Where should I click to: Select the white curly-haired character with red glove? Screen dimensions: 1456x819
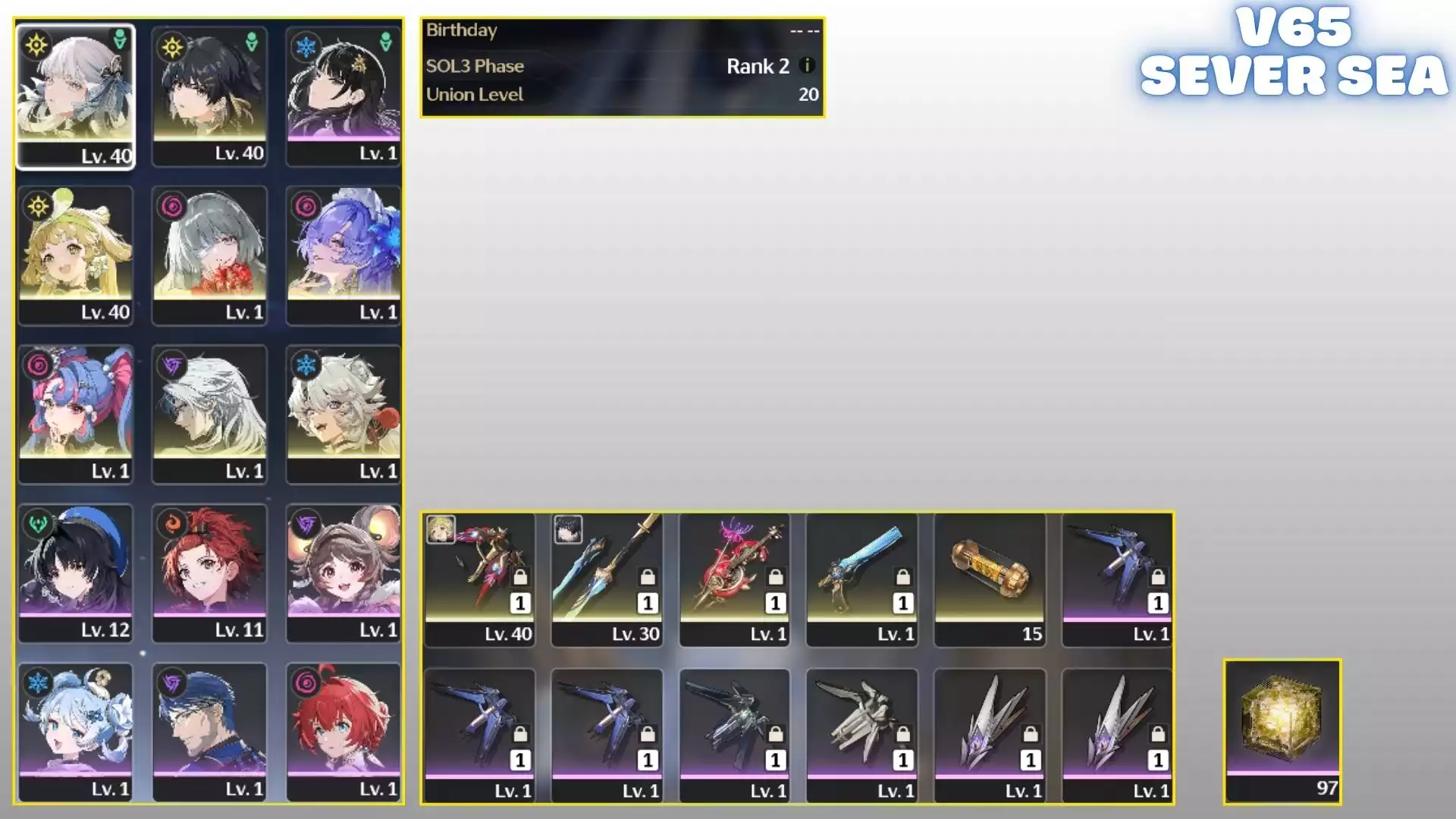(344, 413)
